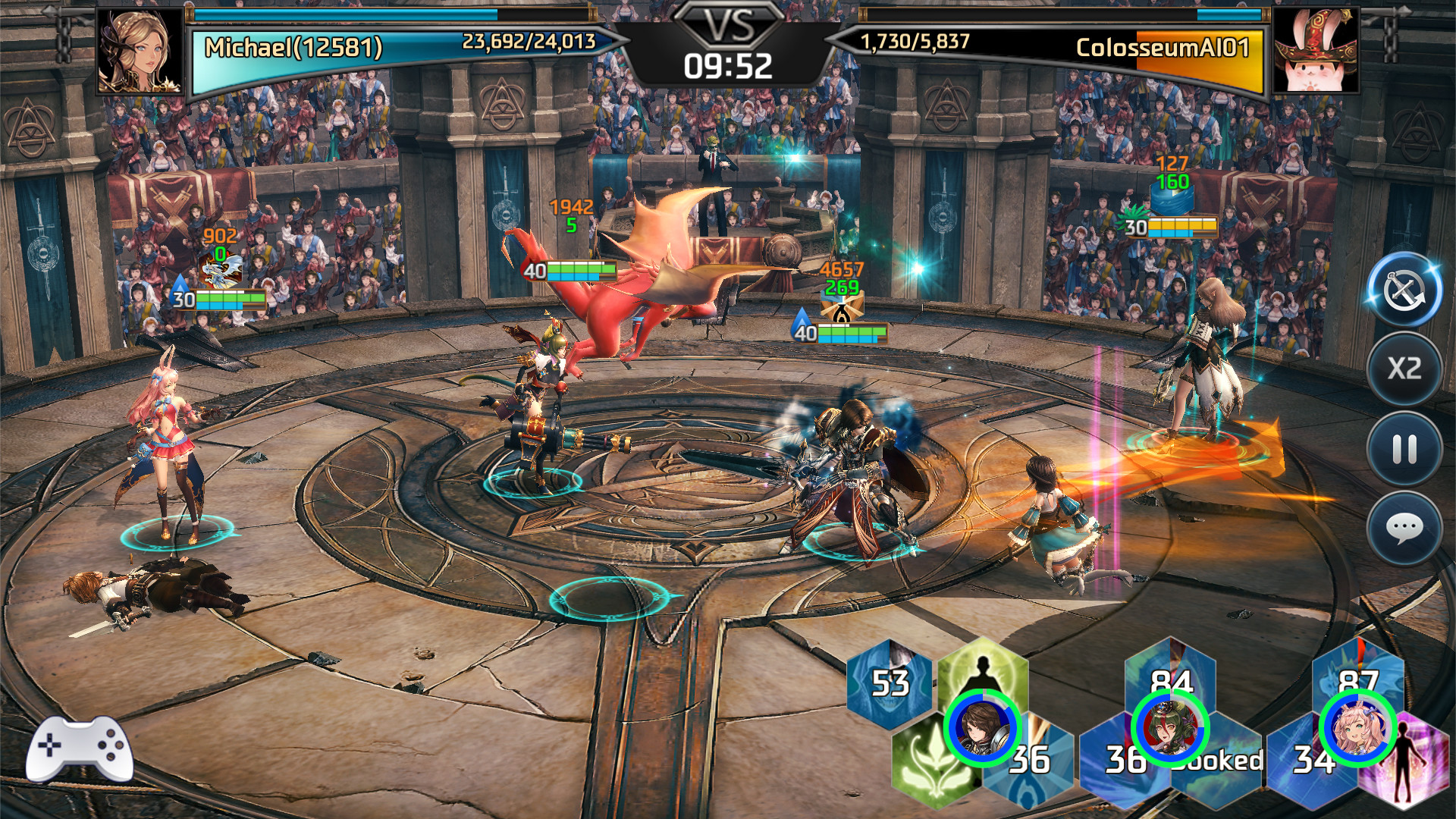Toggle the auto-battle crossed swords button
Viewport: 1456px width, 819px height.
click(x=1404, y=291)
